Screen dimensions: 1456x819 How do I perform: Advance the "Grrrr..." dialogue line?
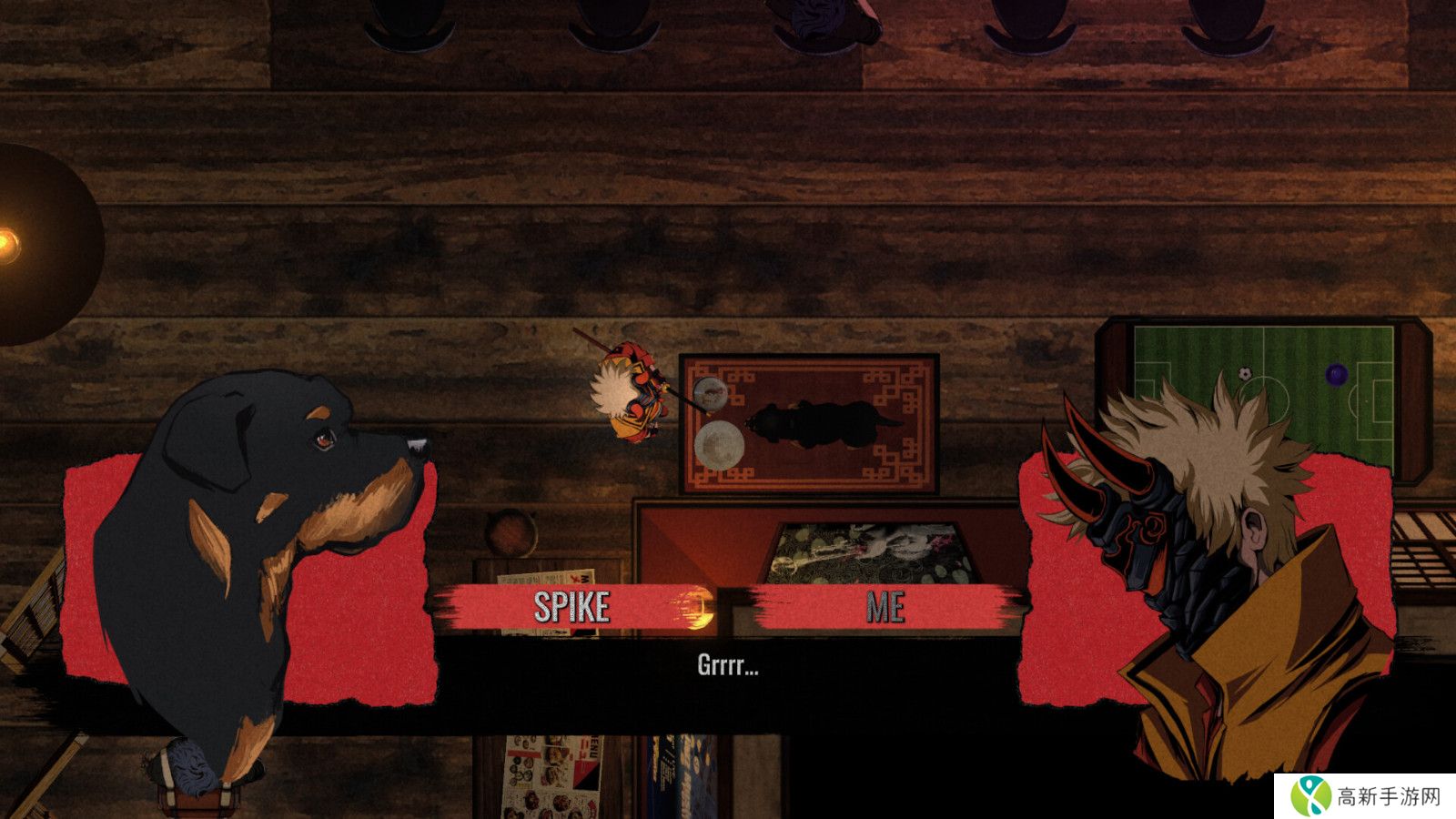pyautogui.click(x=727, y=665)
